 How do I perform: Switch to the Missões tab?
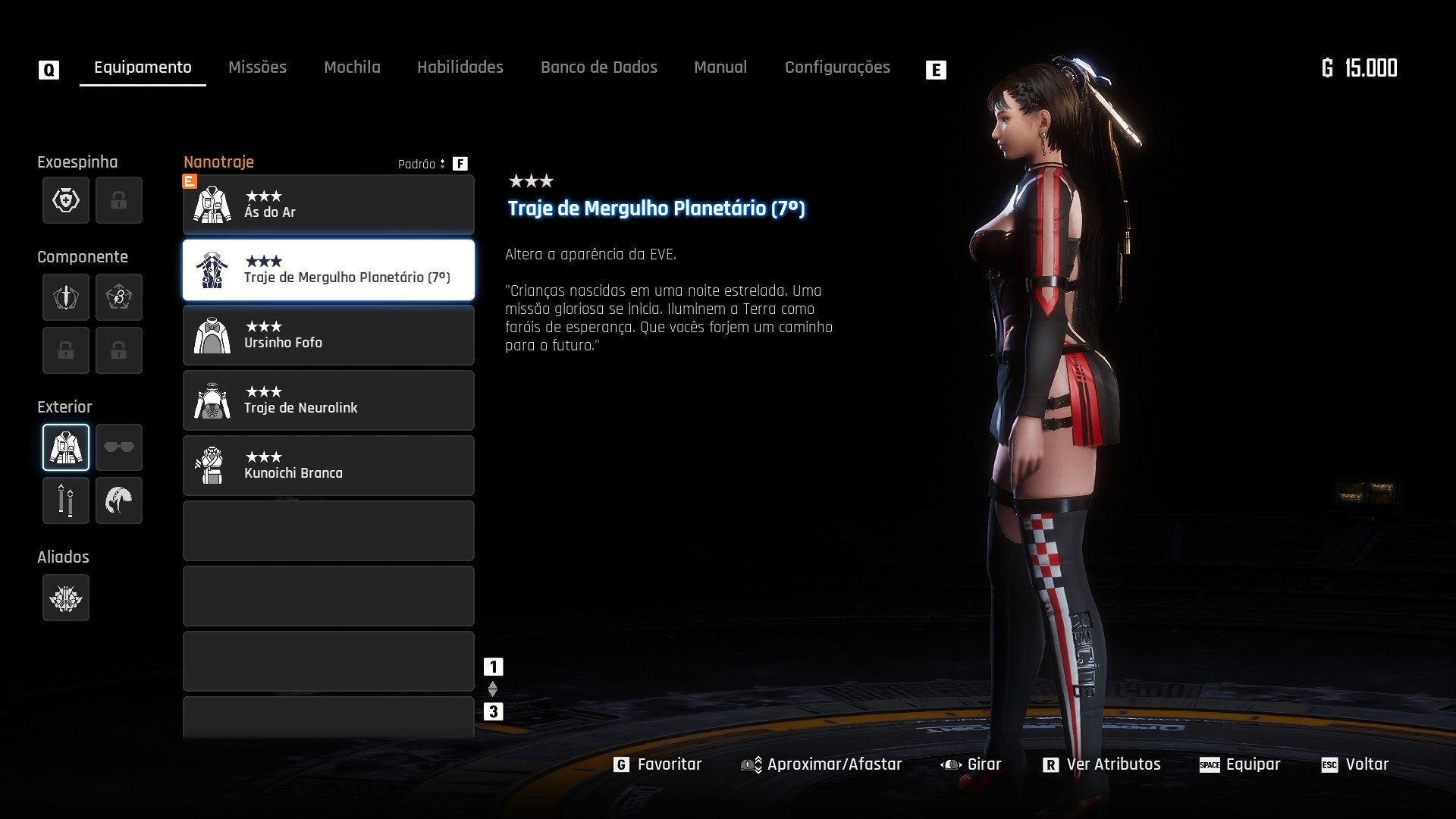[257, 67]
